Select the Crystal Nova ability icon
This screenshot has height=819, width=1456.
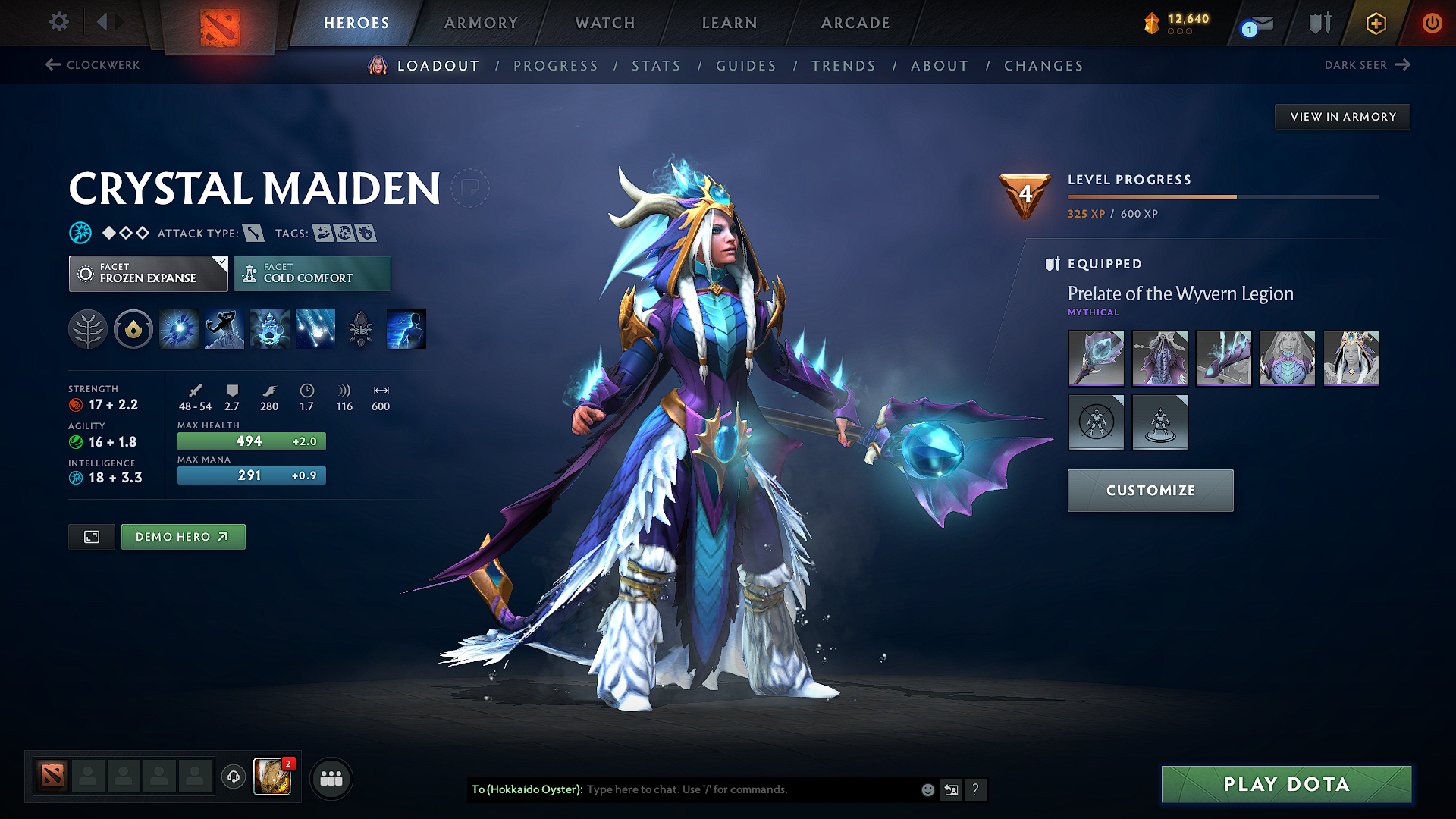178,328
